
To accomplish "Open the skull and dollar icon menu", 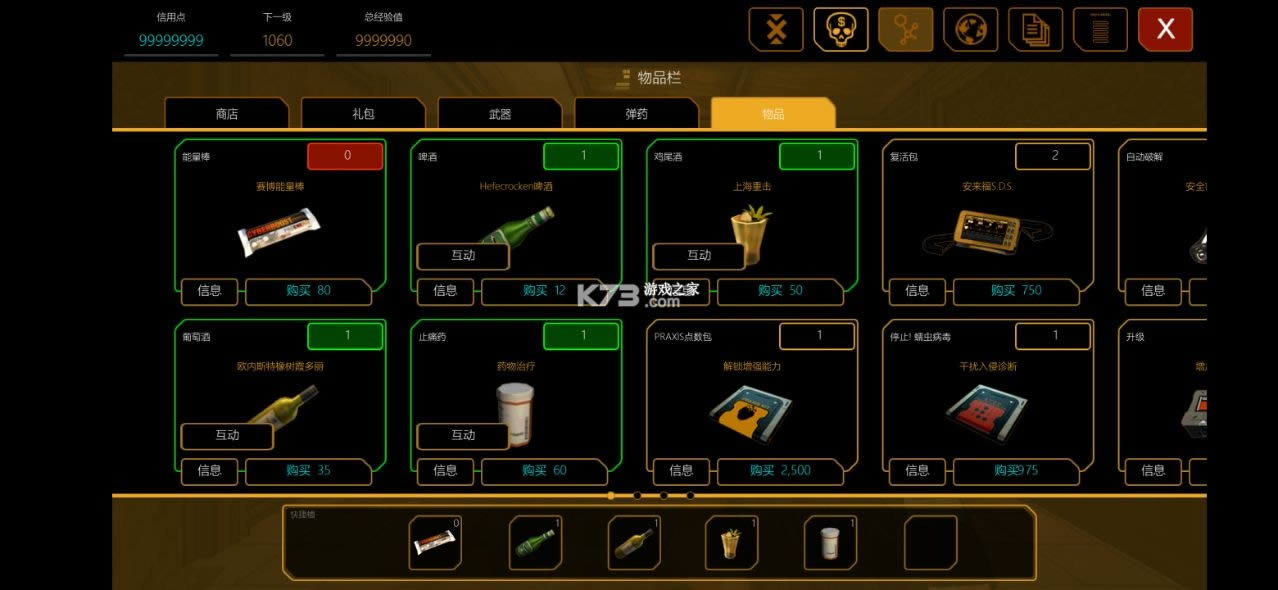I will [841, 30].
